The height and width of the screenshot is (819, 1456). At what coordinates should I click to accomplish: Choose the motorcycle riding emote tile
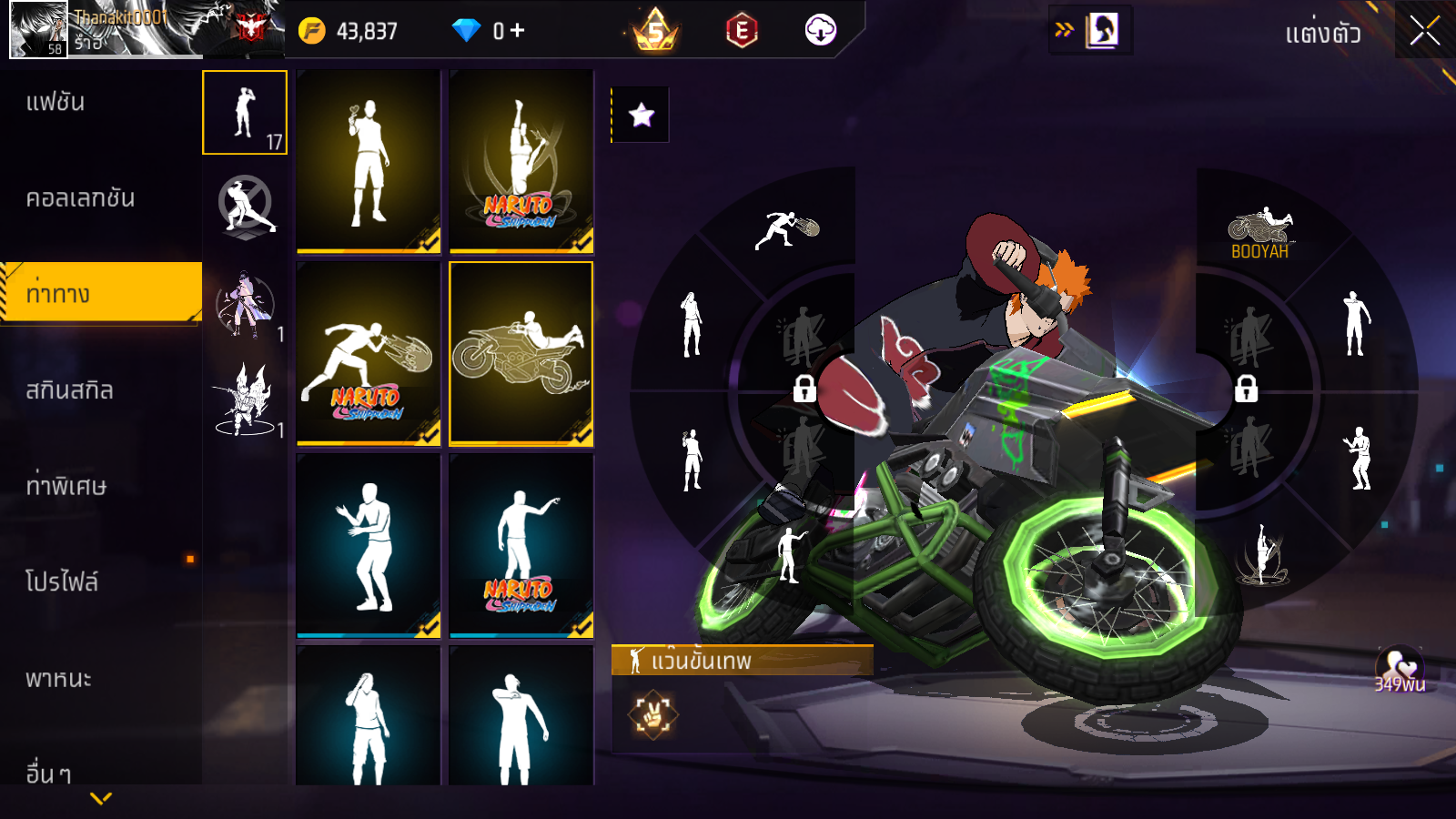pyautogui.click(x=521, y=354)
